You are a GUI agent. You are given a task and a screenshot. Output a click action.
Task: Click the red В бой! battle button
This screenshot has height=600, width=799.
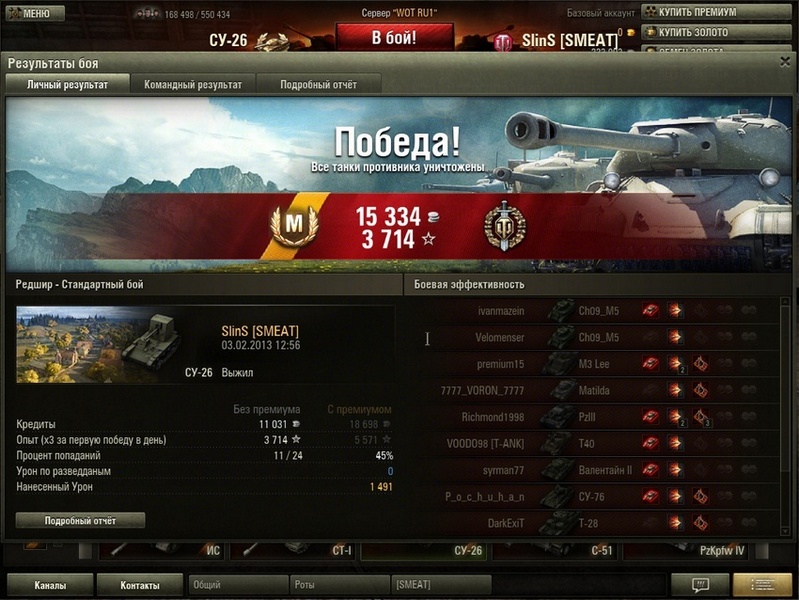click(x=393, y=38)
